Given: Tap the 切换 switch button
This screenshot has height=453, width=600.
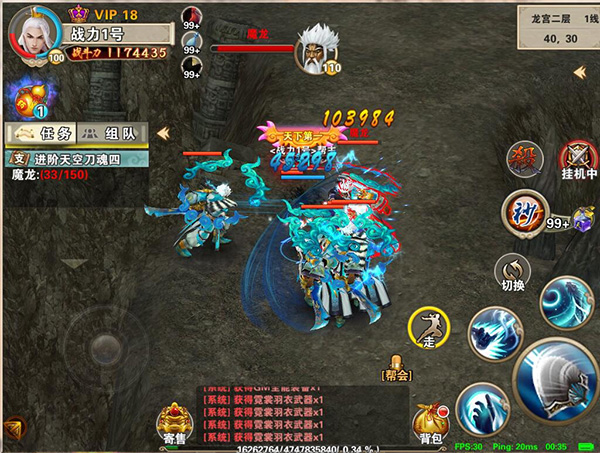Looking at the screenshot, I should 512,271.
